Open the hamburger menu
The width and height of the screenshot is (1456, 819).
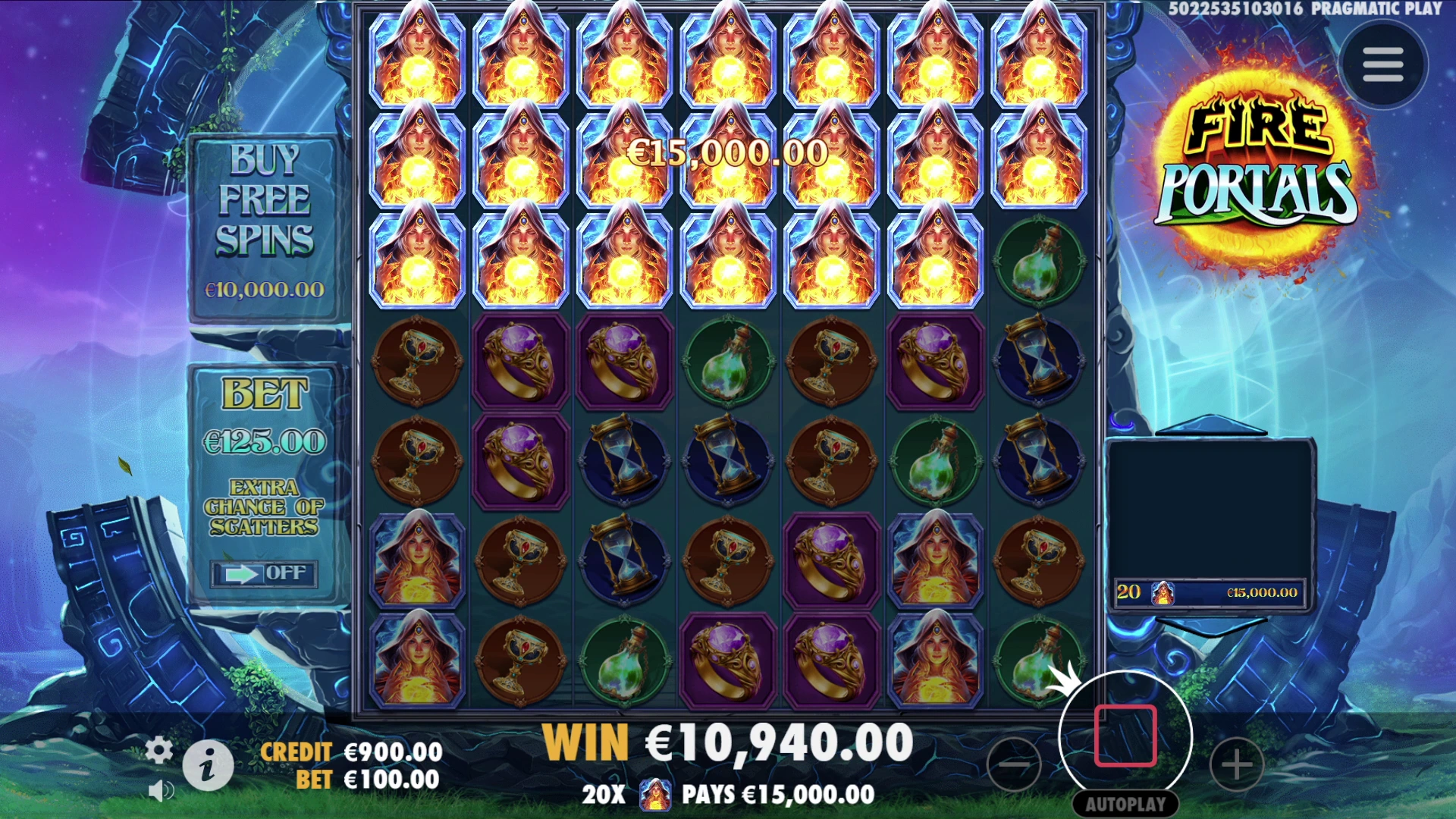coord(1382,65)
